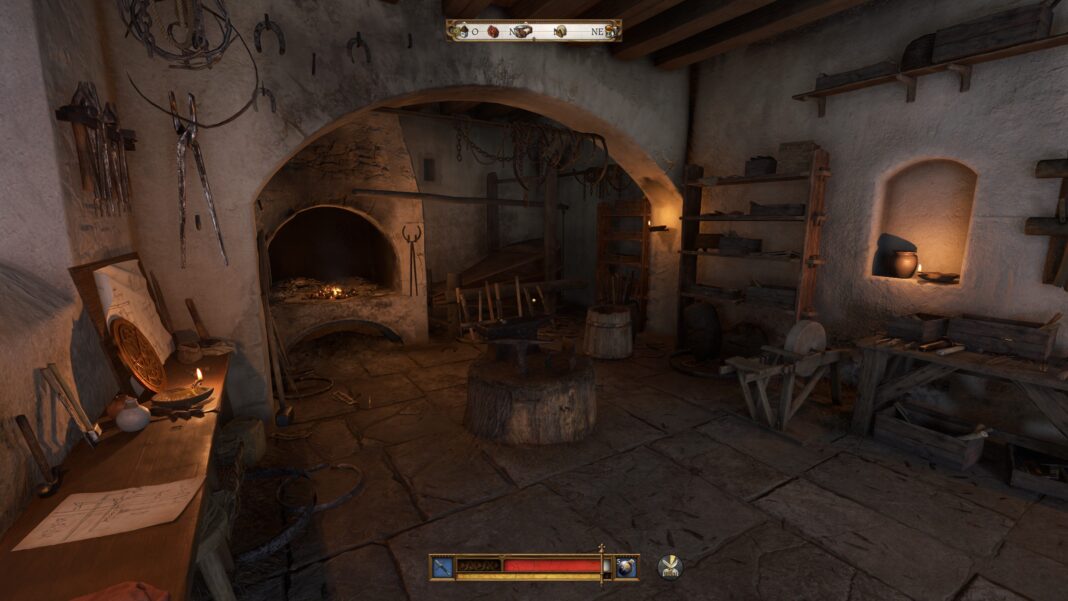Select the round flask item slot
This screenshot has height=601, width=1068.
click(x=626, y=567)
